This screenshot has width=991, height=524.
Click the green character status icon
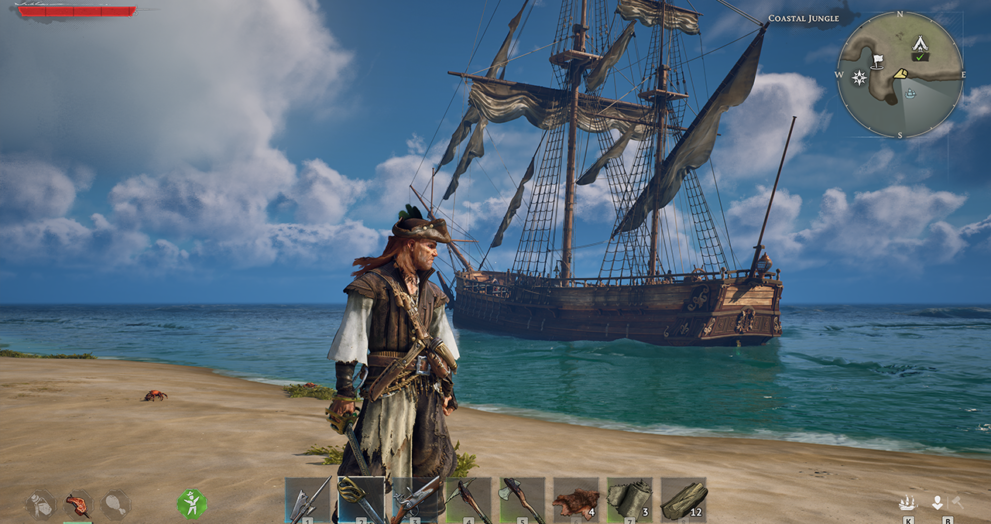191,503
